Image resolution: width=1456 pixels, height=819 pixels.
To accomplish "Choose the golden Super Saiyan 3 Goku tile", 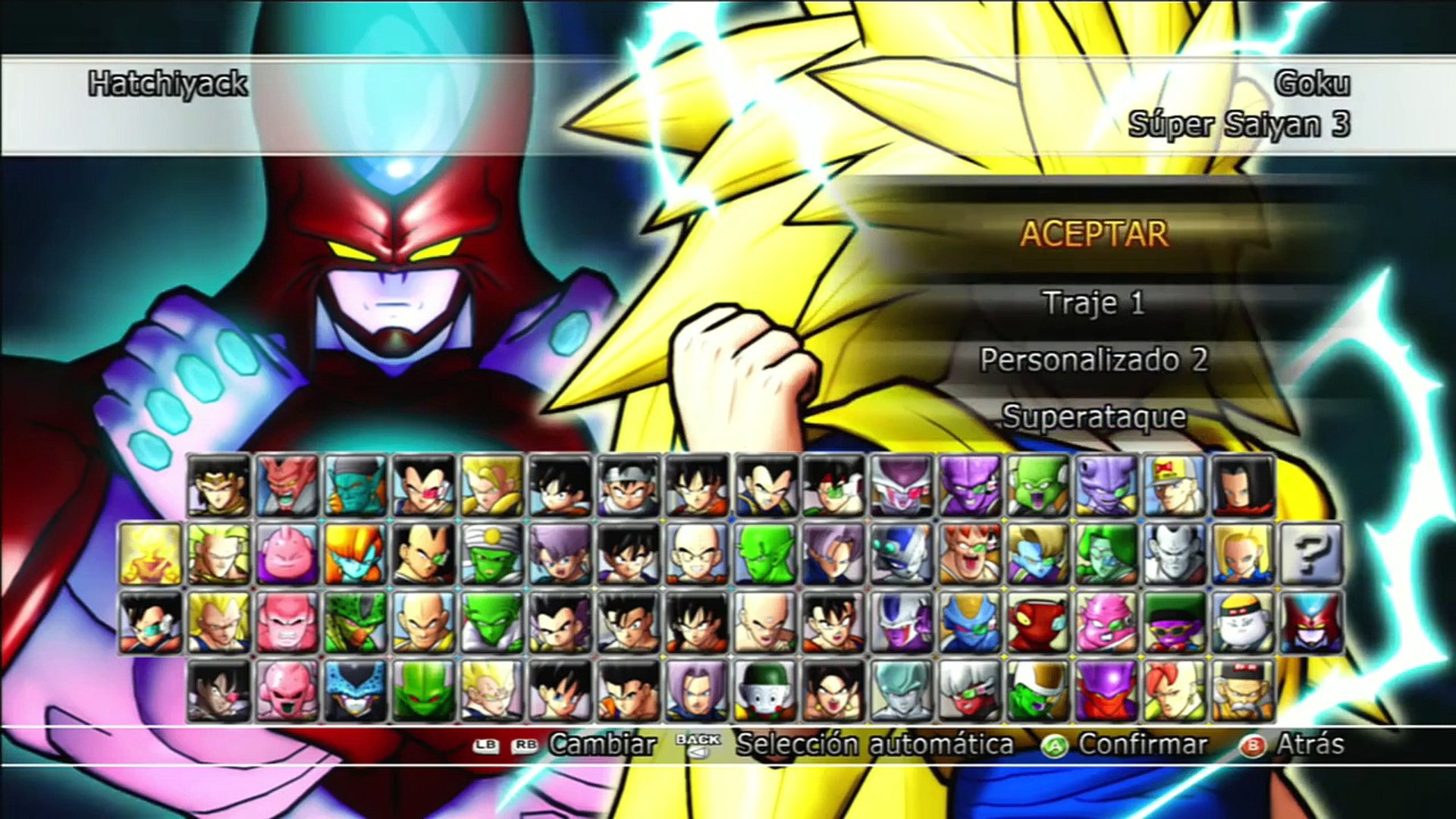I will (x=150, y=554).
